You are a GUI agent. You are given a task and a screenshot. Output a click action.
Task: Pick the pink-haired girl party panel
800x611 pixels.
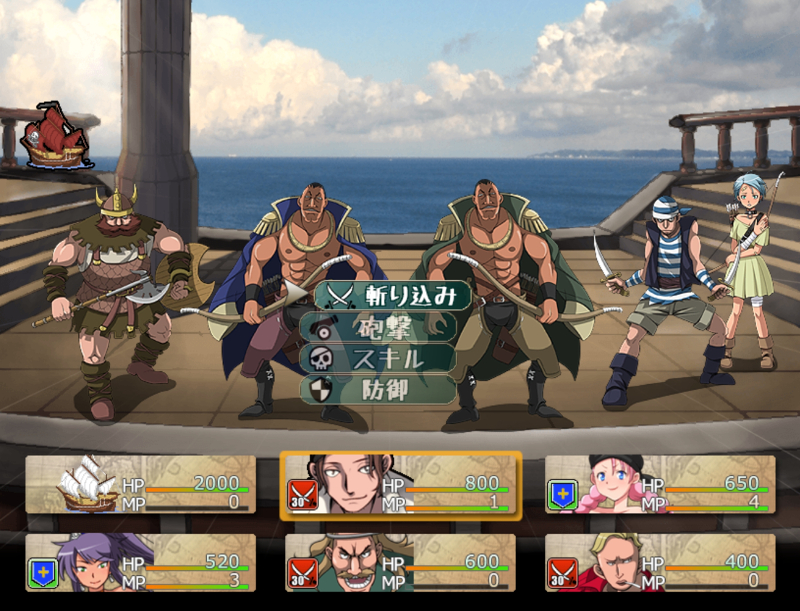tap(660, 484)
